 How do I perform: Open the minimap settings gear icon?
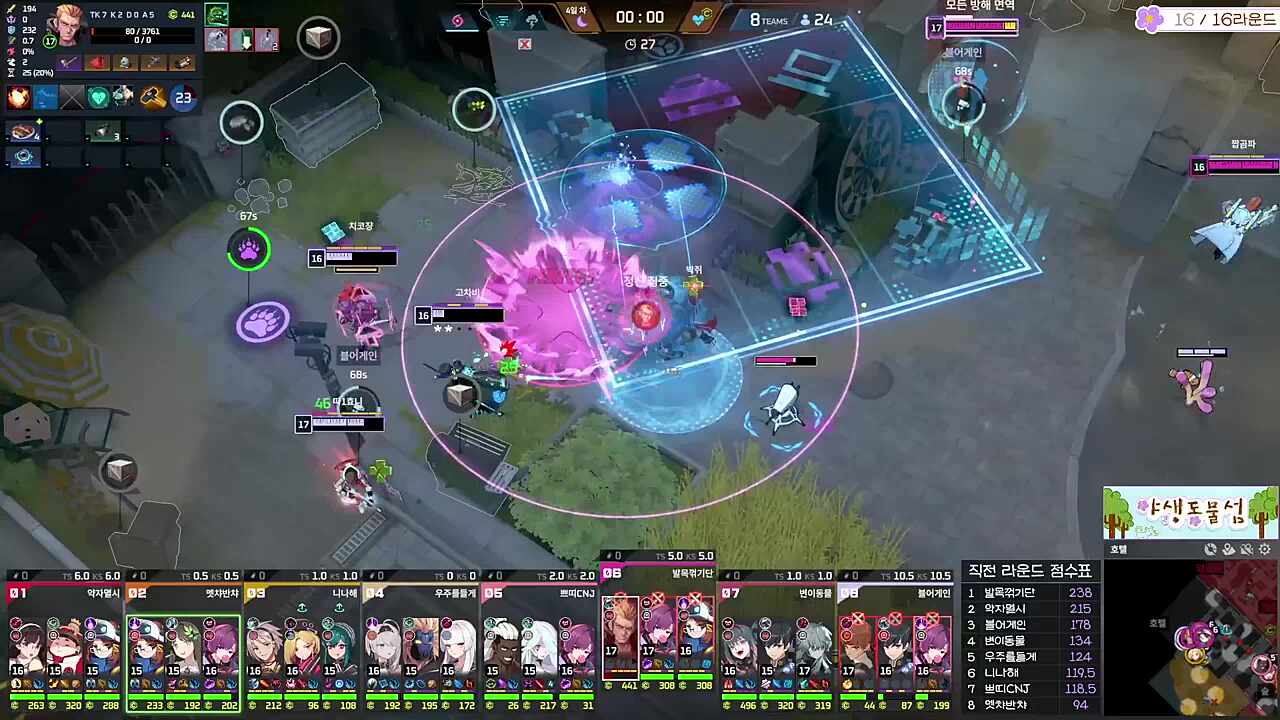[1264, 549]
